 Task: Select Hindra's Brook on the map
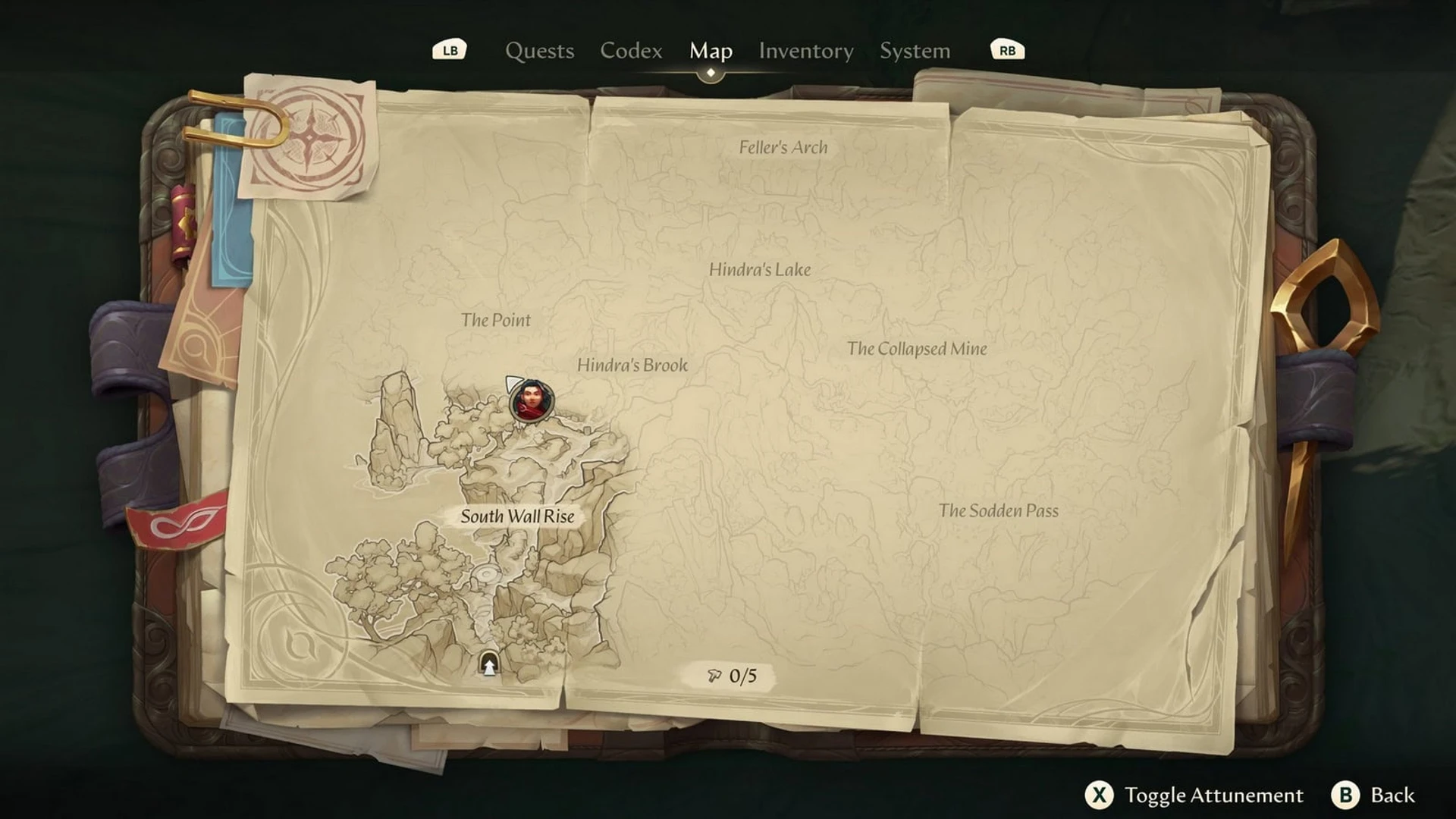(632, 365)
